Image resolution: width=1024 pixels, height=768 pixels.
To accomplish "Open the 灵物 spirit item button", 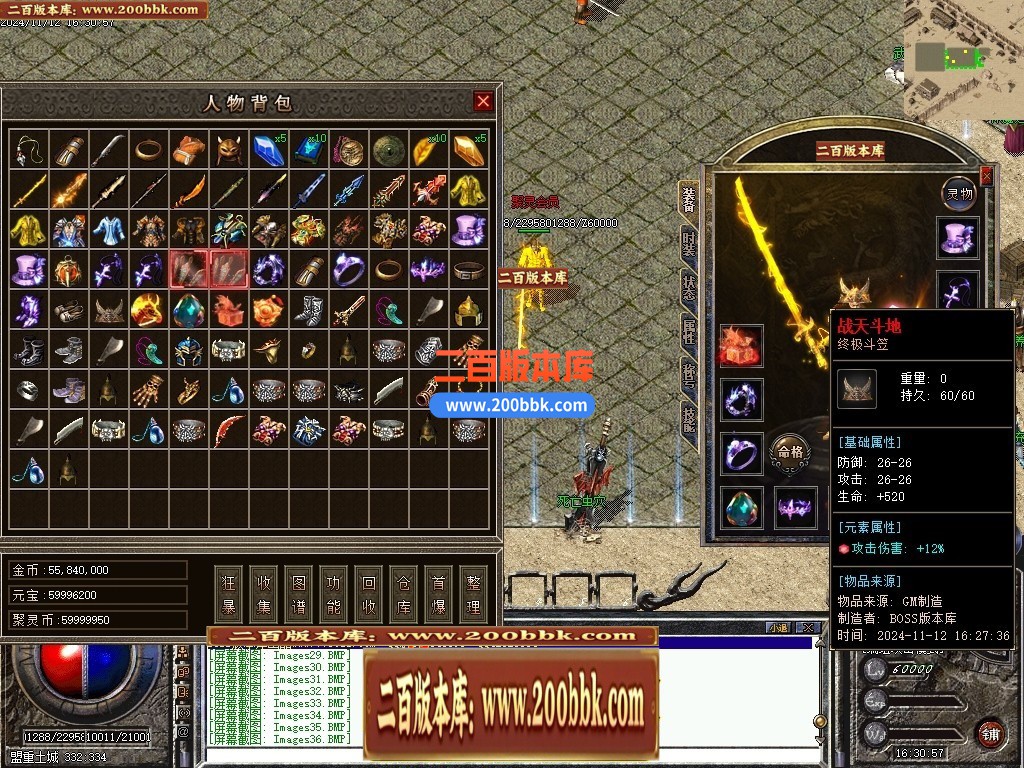I will tap(960, 193).
